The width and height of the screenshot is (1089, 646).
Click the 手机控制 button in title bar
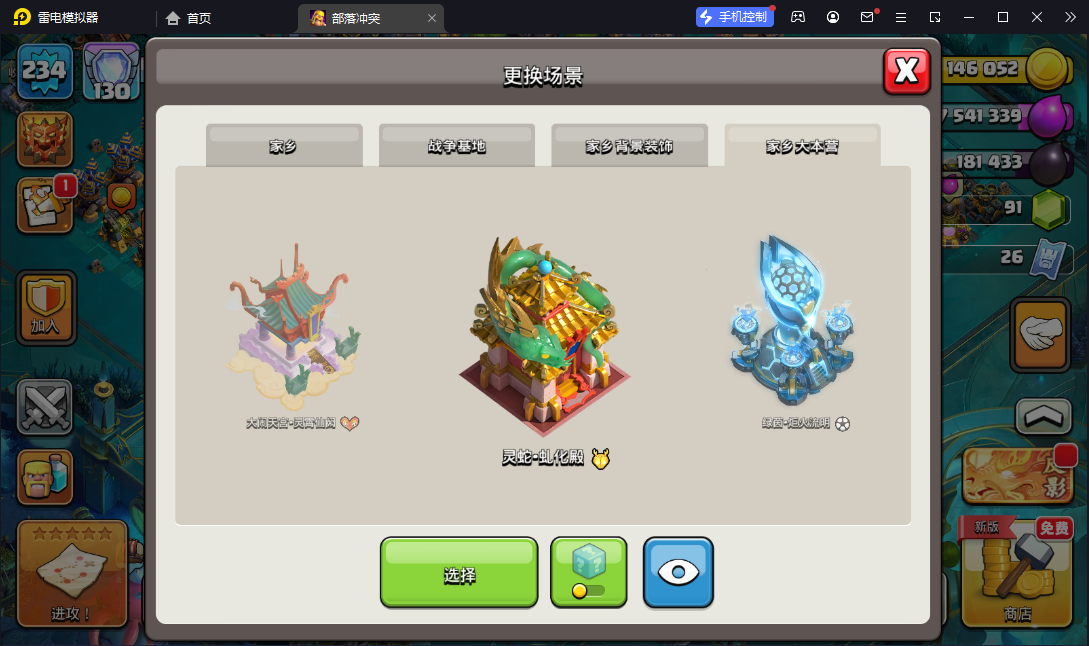coord(736,17)
